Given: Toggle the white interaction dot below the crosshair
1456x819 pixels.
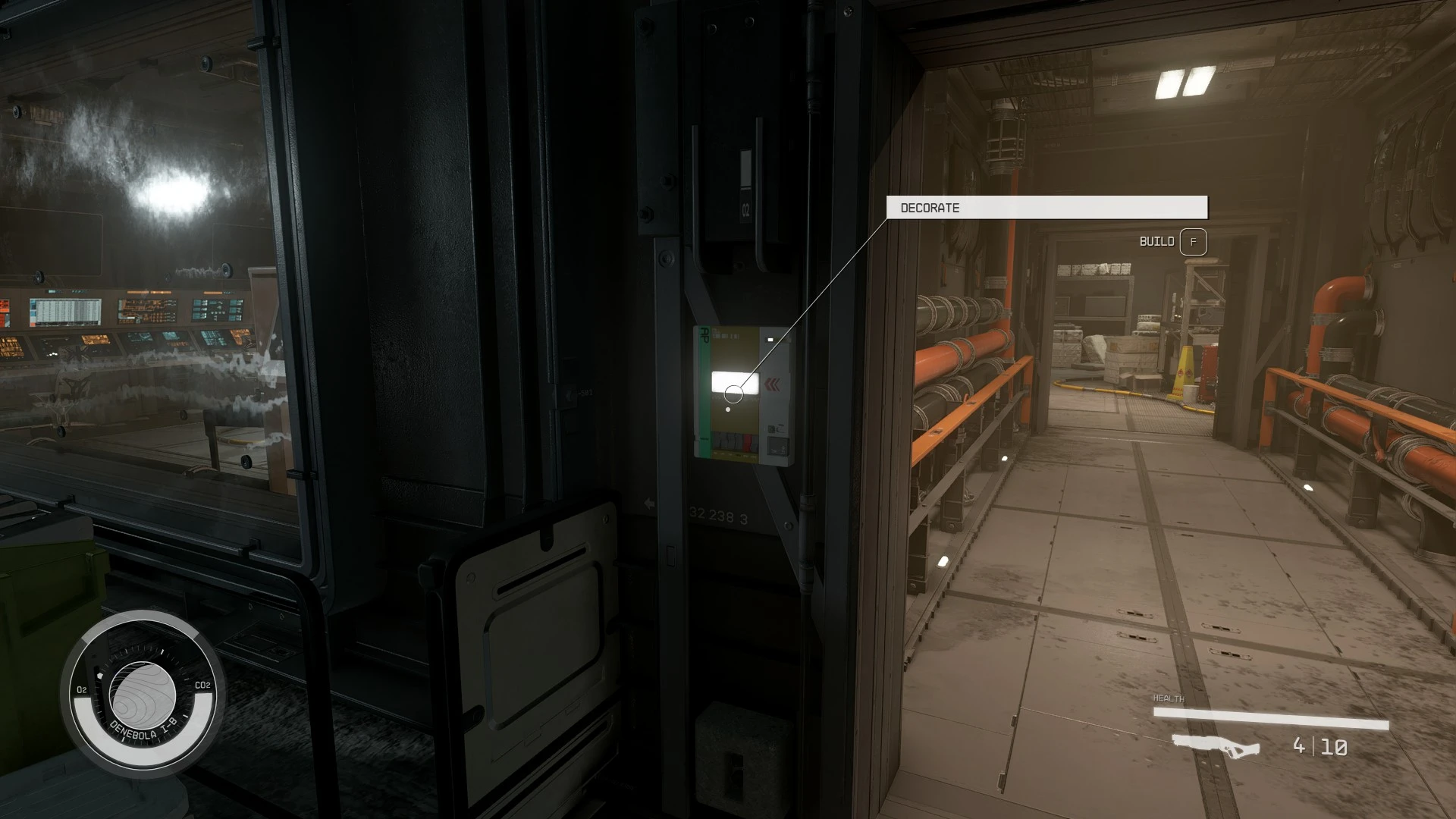Looking at the screenshot, I should (728, 409).
